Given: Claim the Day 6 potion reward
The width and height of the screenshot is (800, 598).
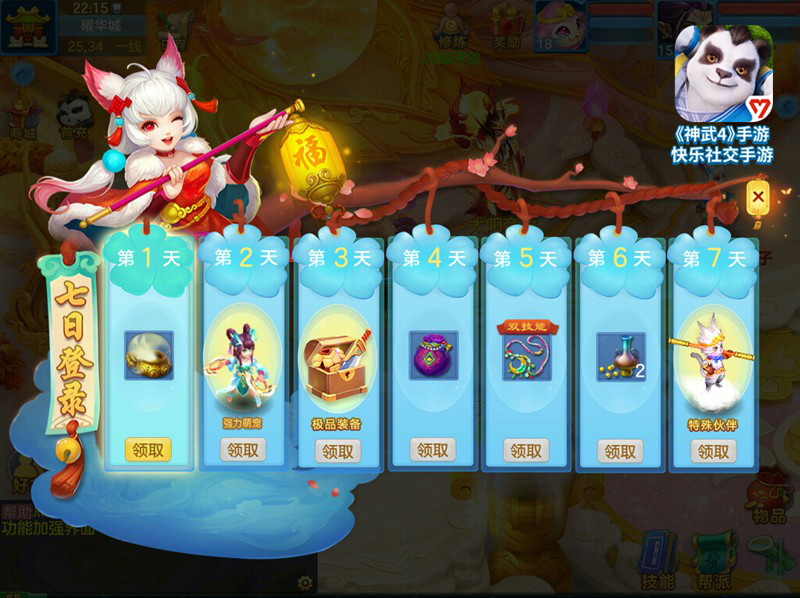Looking at the screenshot, I should (620, 450).
